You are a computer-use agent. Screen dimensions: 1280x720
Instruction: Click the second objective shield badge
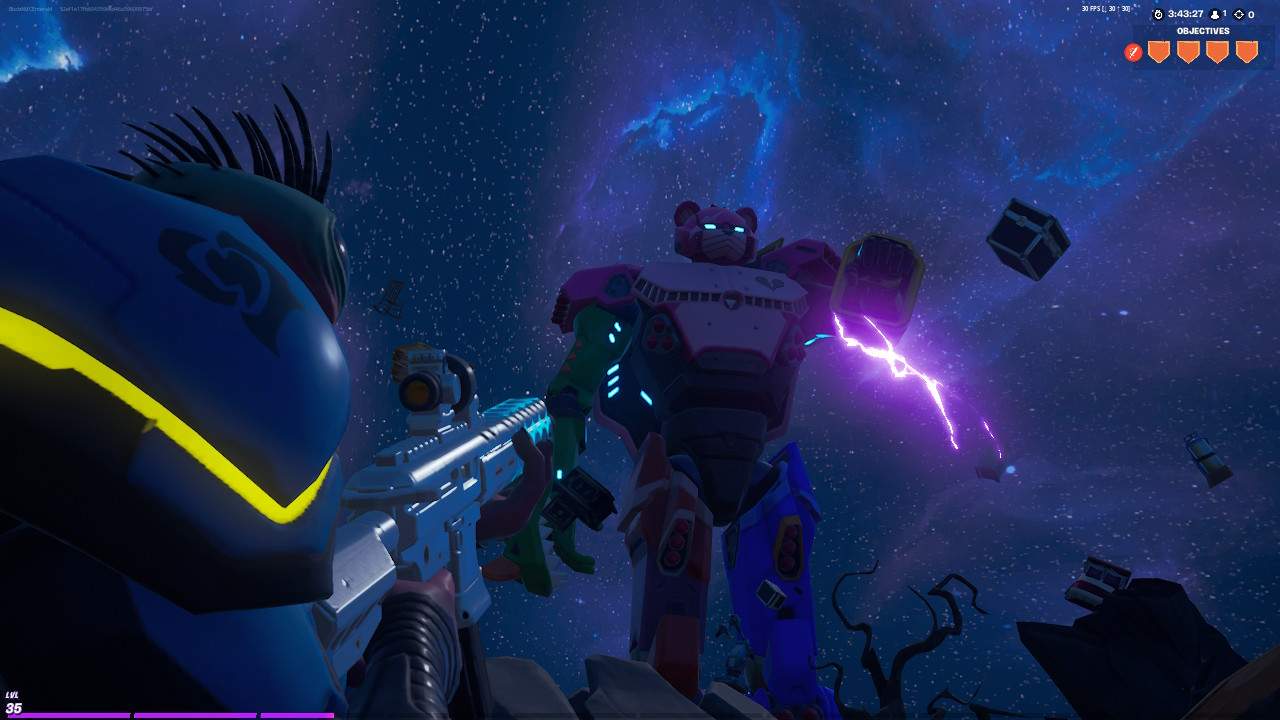[1188, 49]
